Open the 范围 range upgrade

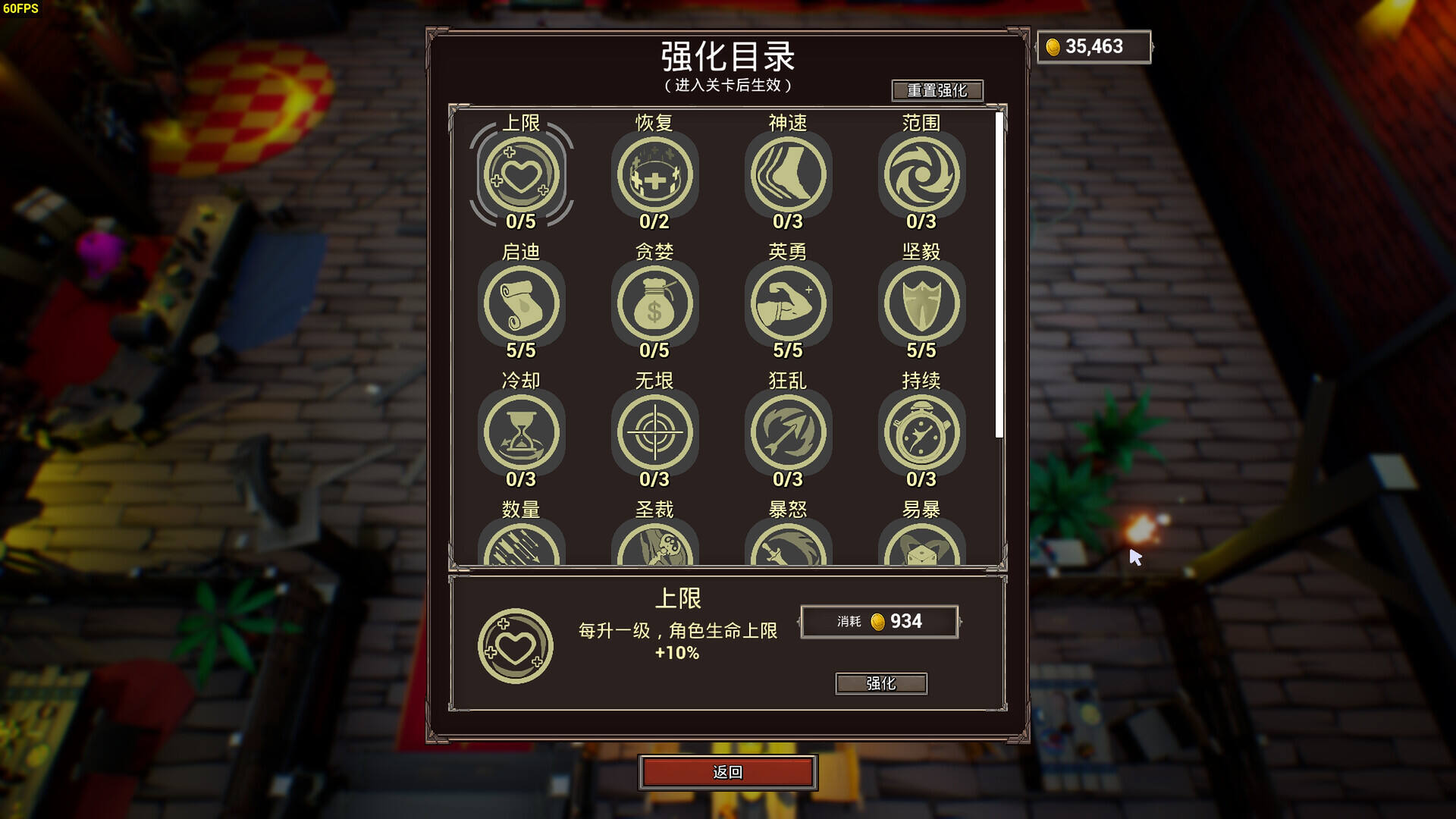tap(921, 173)
